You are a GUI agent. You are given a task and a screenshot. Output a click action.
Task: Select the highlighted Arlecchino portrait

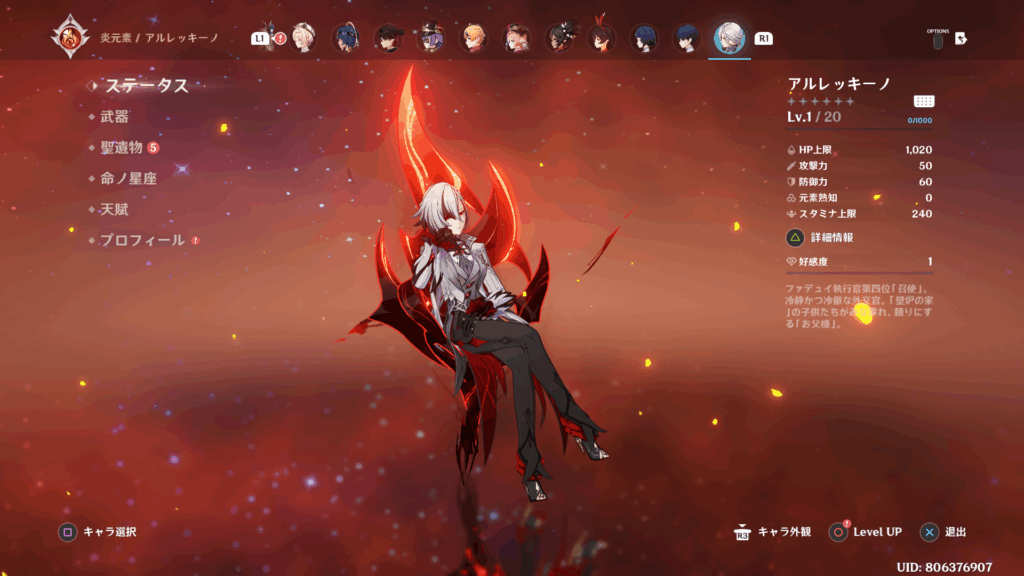coord(730,38)
